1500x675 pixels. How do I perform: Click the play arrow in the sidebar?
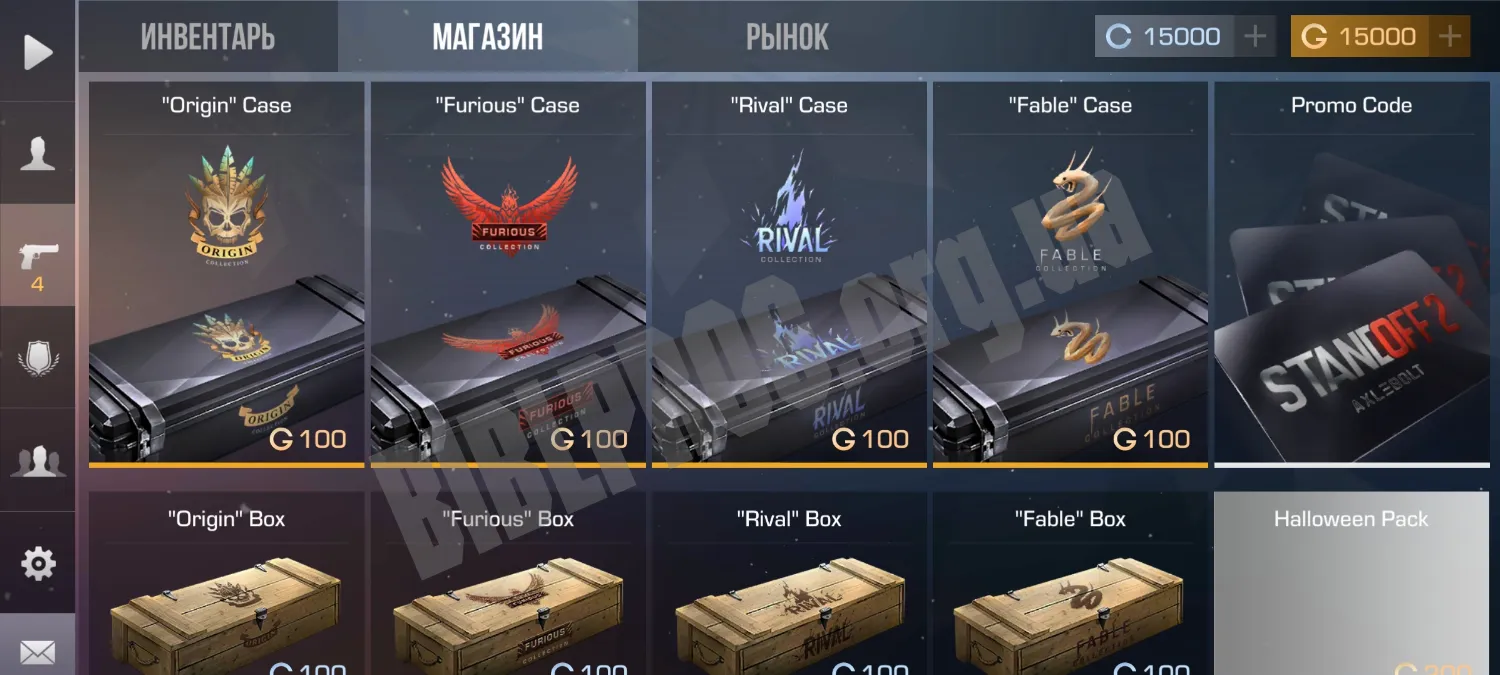point(38,52)
